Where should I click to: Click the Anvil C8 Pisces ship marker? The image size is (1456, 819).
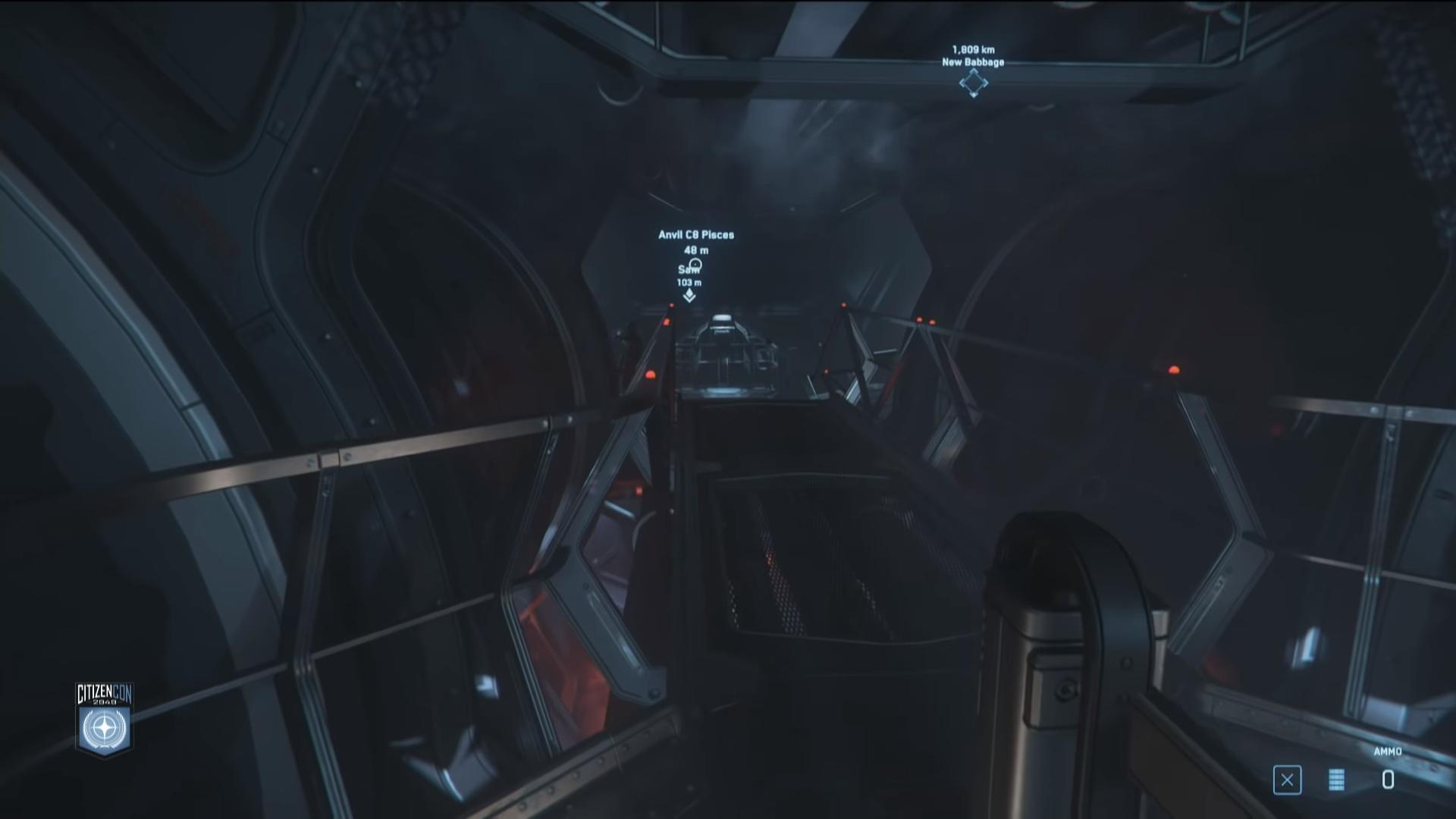point(695,265)
